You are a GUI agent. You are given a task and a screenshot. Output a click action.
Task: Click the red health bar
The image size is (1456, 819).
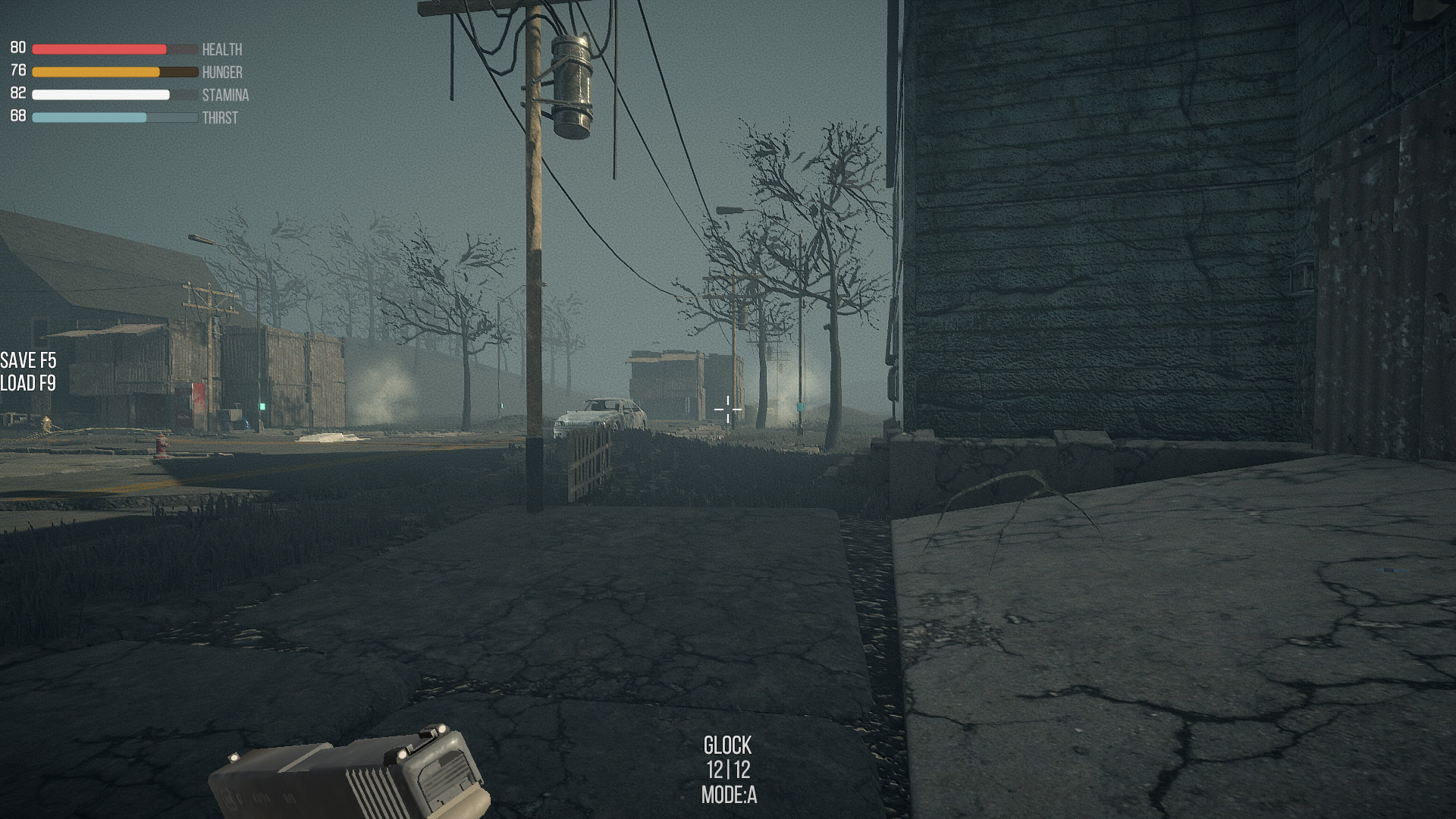click(x=99, y=48)
